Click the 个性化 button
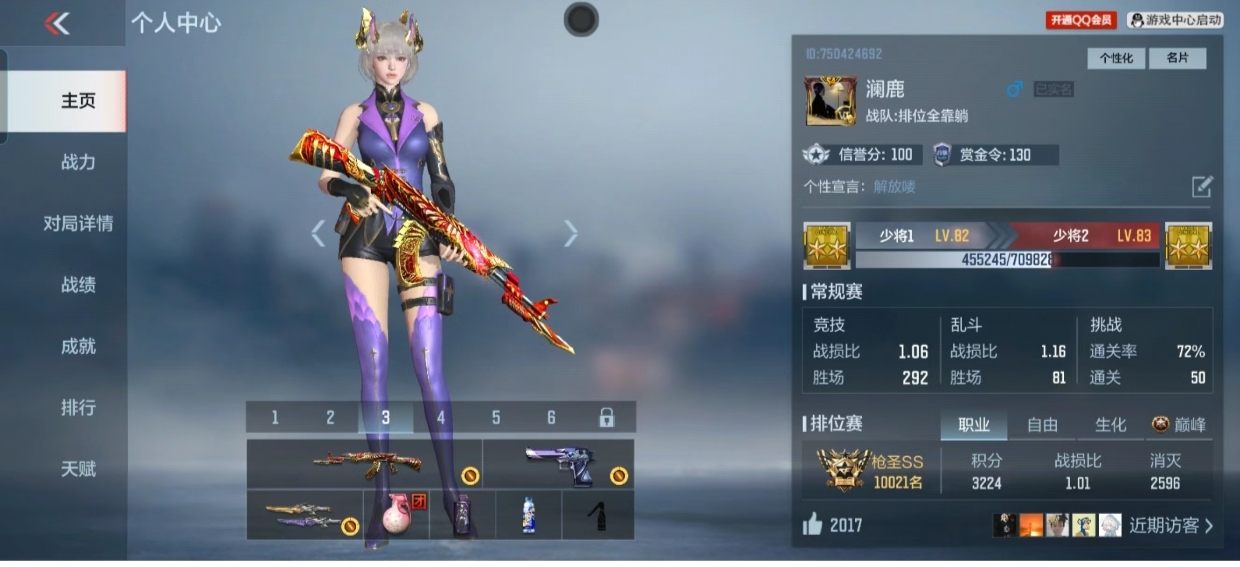The image size is (1240, 567). coord(1116,58)
